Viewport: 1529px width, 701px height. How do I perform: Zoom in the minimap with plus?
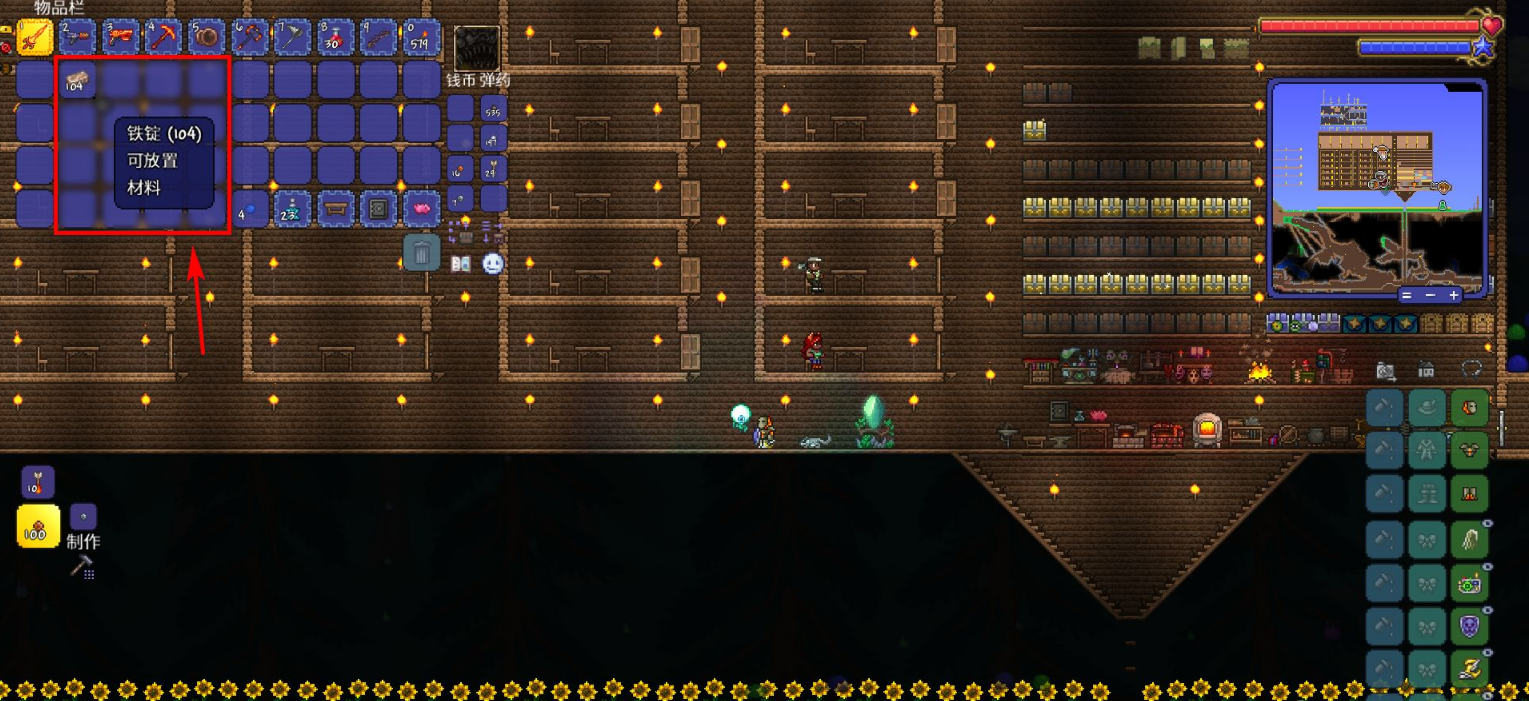click(1454, 295)
